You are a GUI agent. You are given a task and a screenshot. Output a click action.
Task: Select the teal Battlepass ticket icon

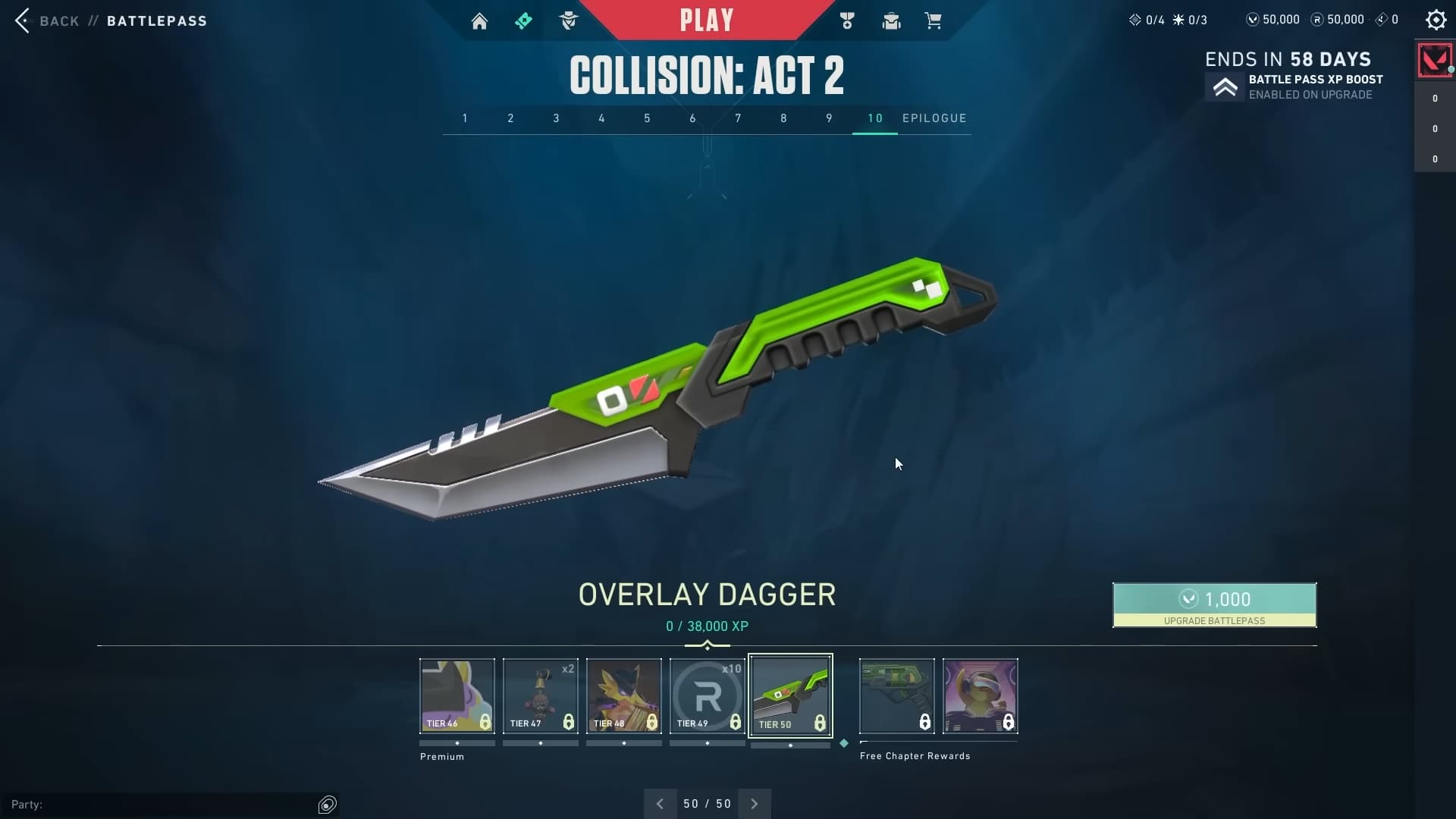(x=524, y=20)
